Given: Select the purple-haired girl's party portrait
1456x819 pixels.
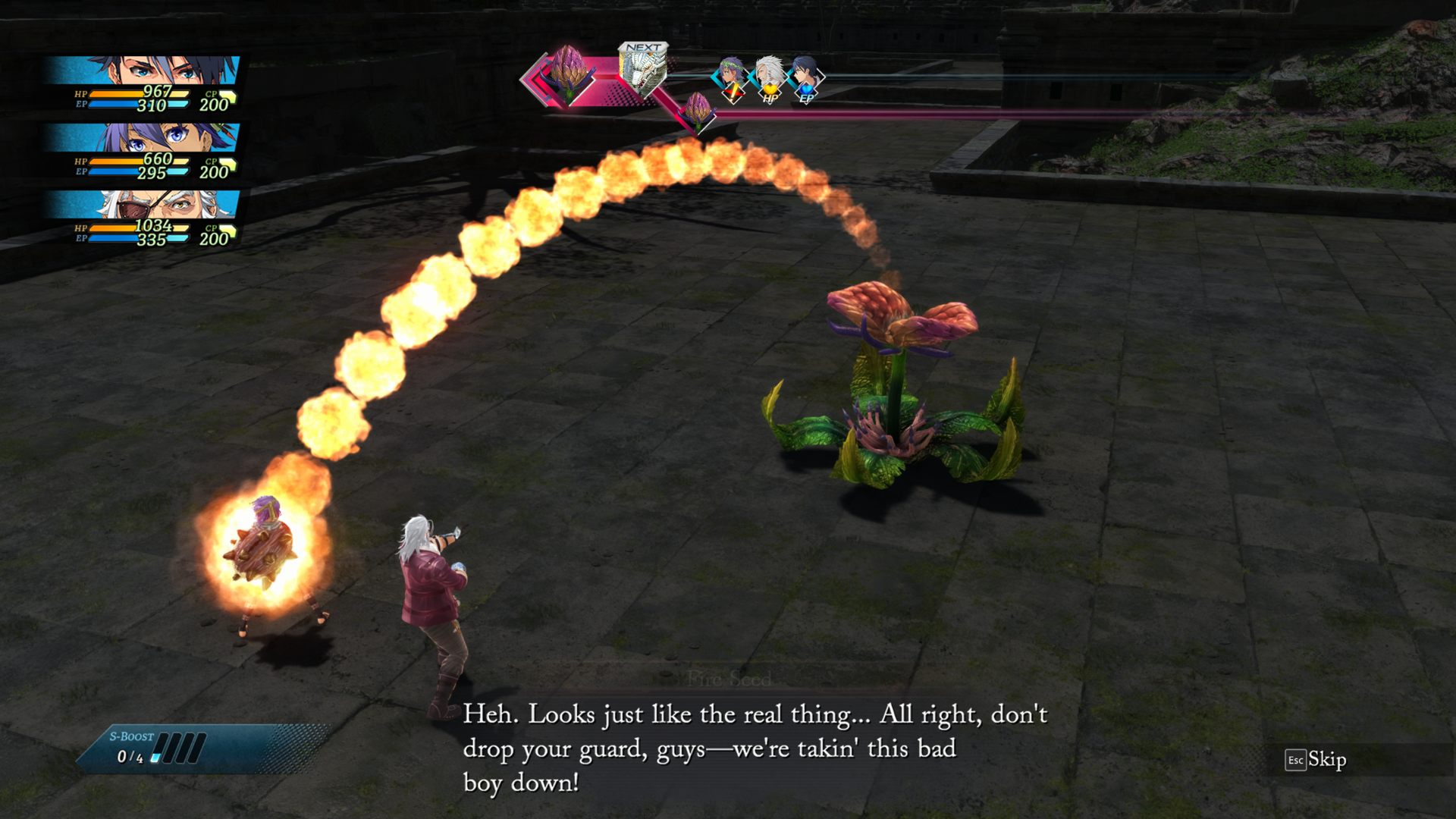Looking at the screenshot, I should [x=144, y=137].
